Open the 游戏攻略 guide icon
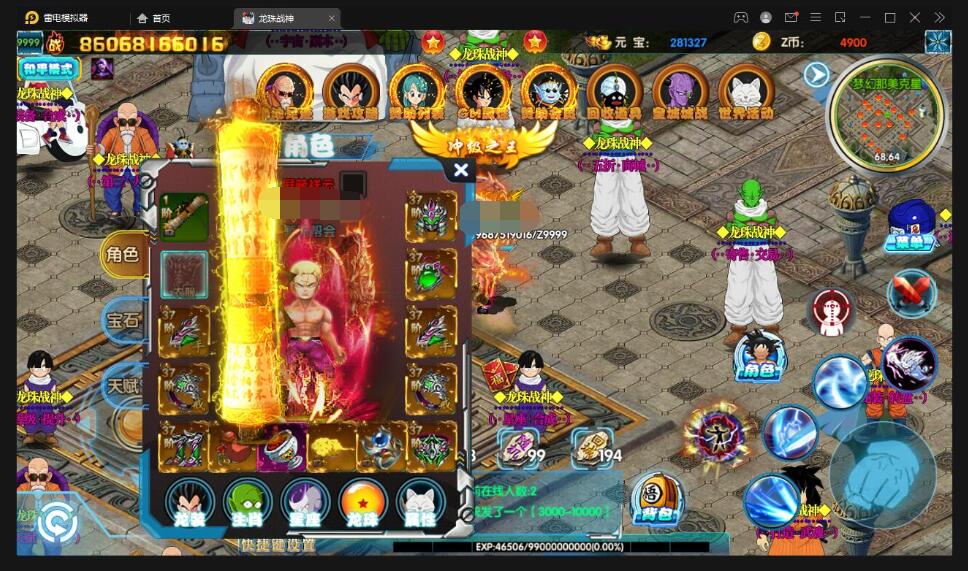 tap(350, 91)
